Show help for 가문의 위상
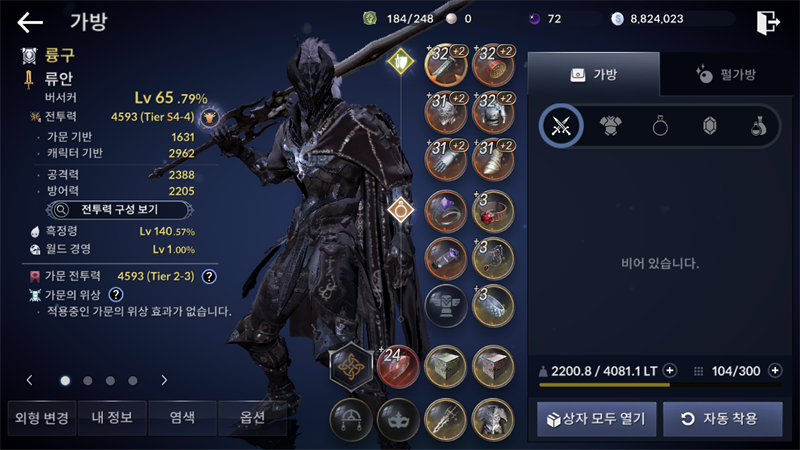The width and height of the screenshot is (800, 450). click(x=116, y=294)
